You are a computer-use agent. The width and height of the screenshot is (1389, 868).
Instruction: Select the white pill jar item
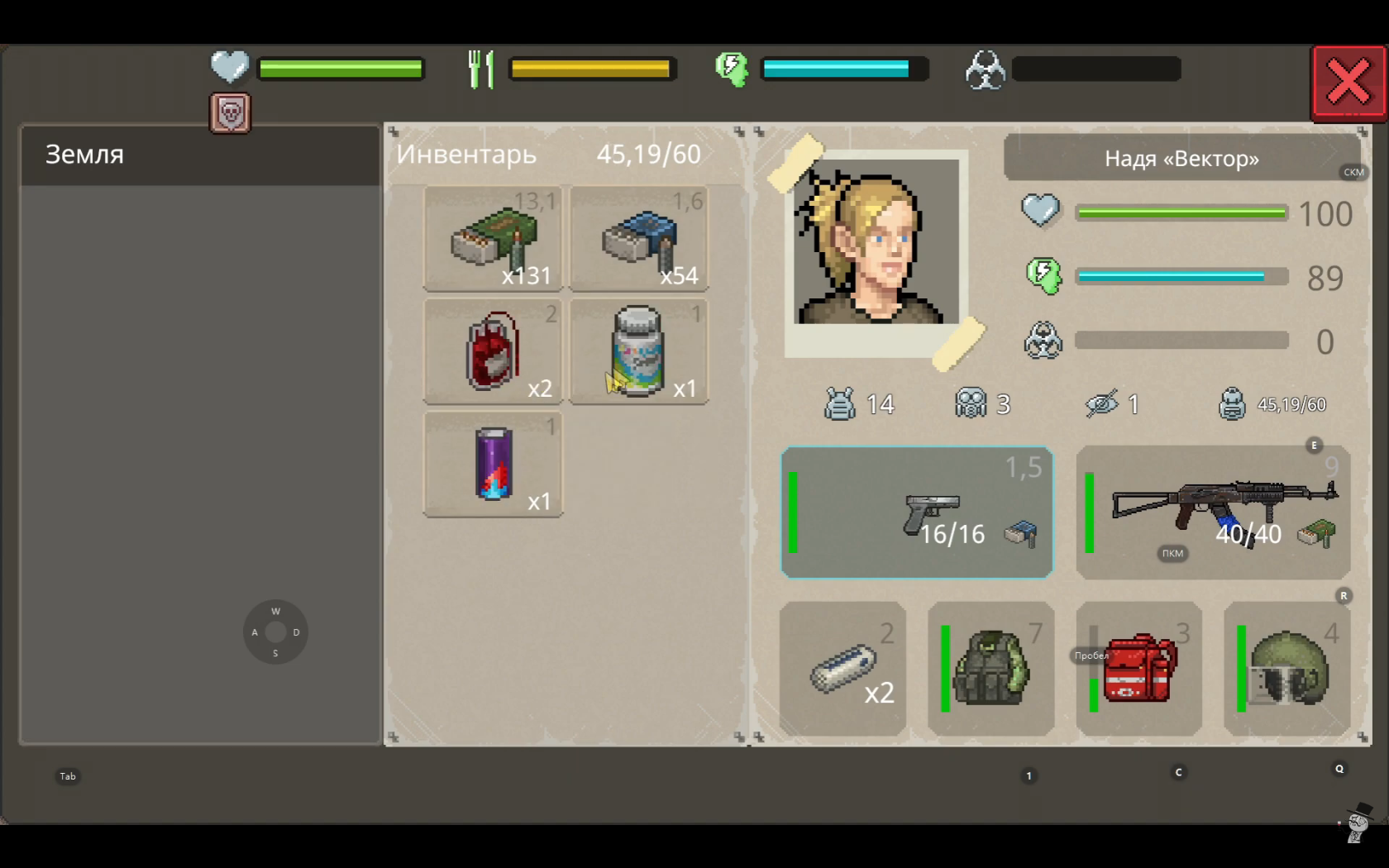(x=639, y=352)
